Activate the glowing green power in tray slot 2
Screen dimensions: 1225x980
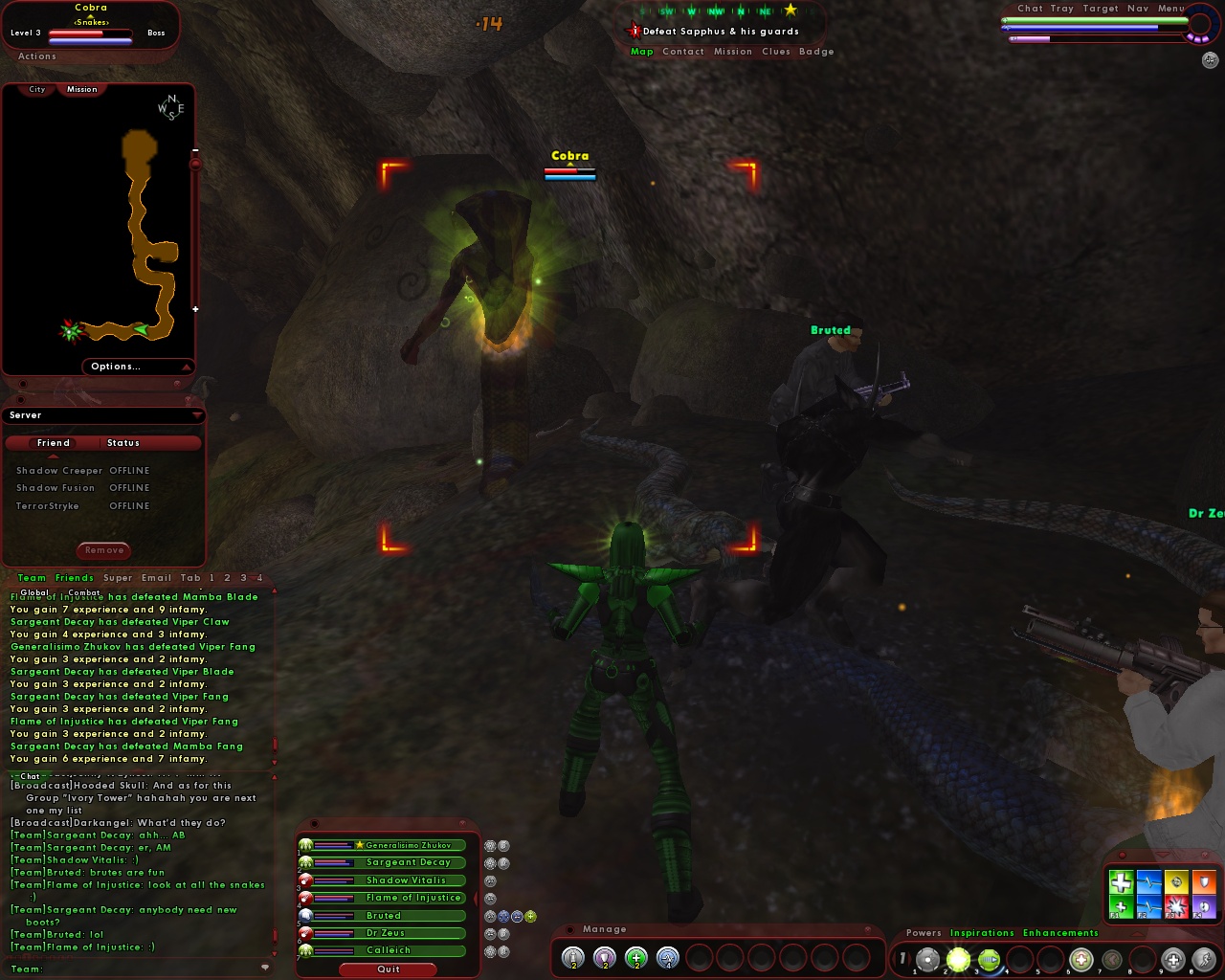(x=958, y=960)
